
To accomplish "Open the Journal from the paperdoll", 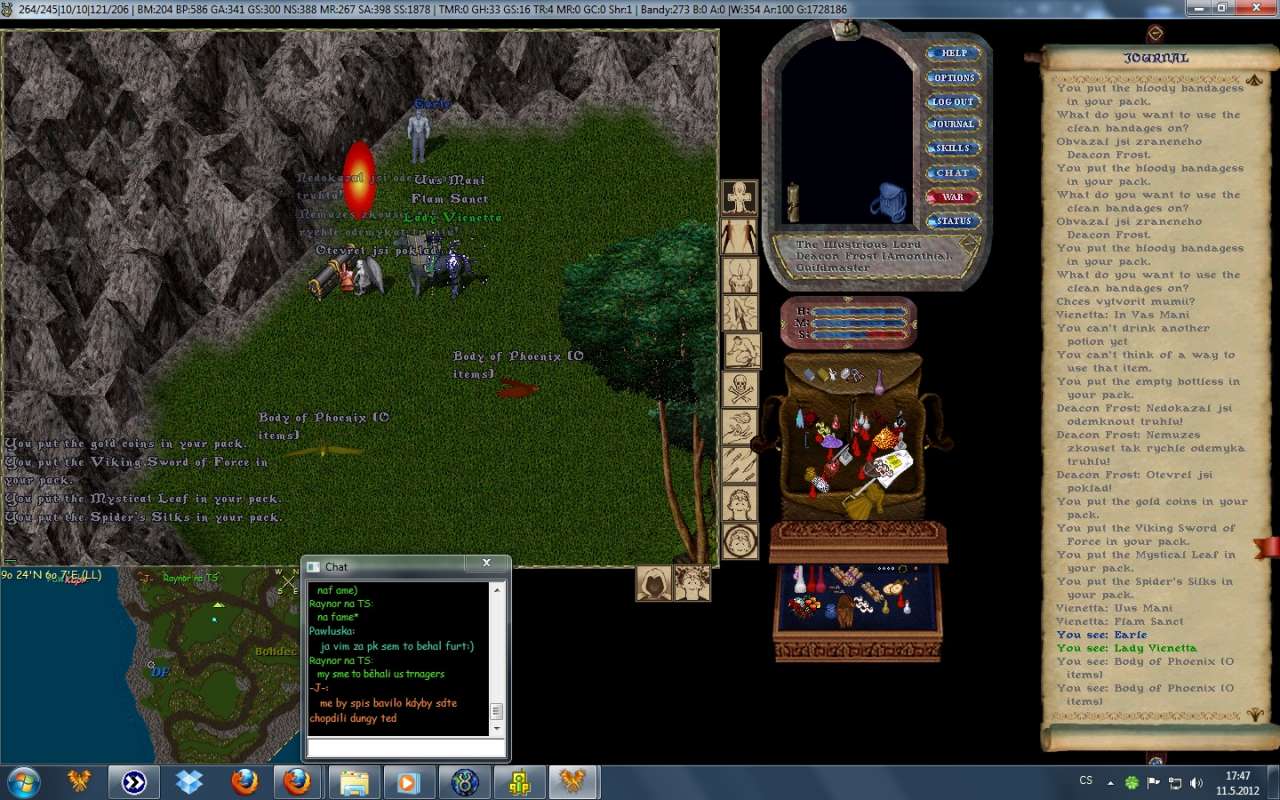I will pos(953,124).
